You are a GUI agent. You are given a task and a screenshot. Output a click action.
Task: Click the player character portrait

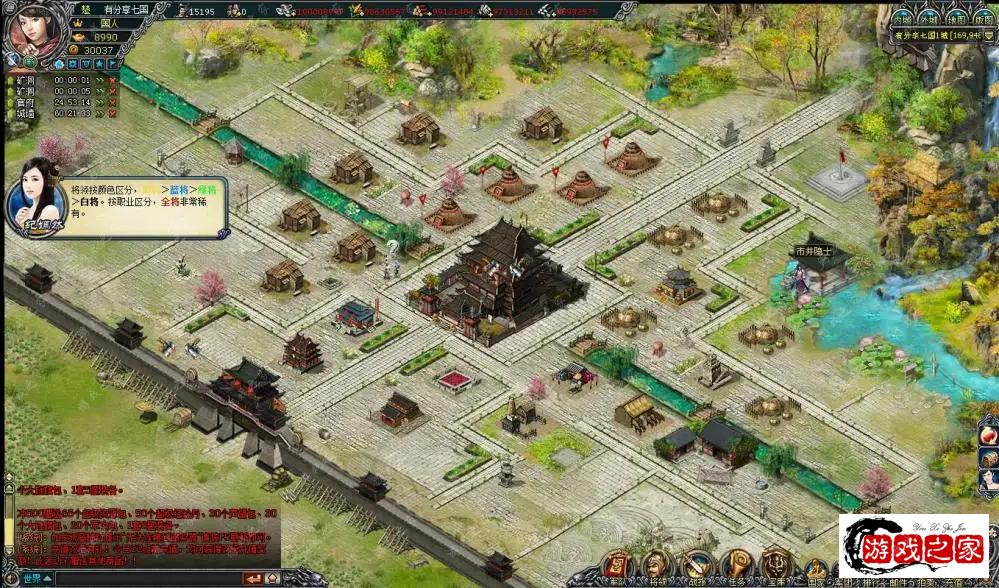[32, 30]
